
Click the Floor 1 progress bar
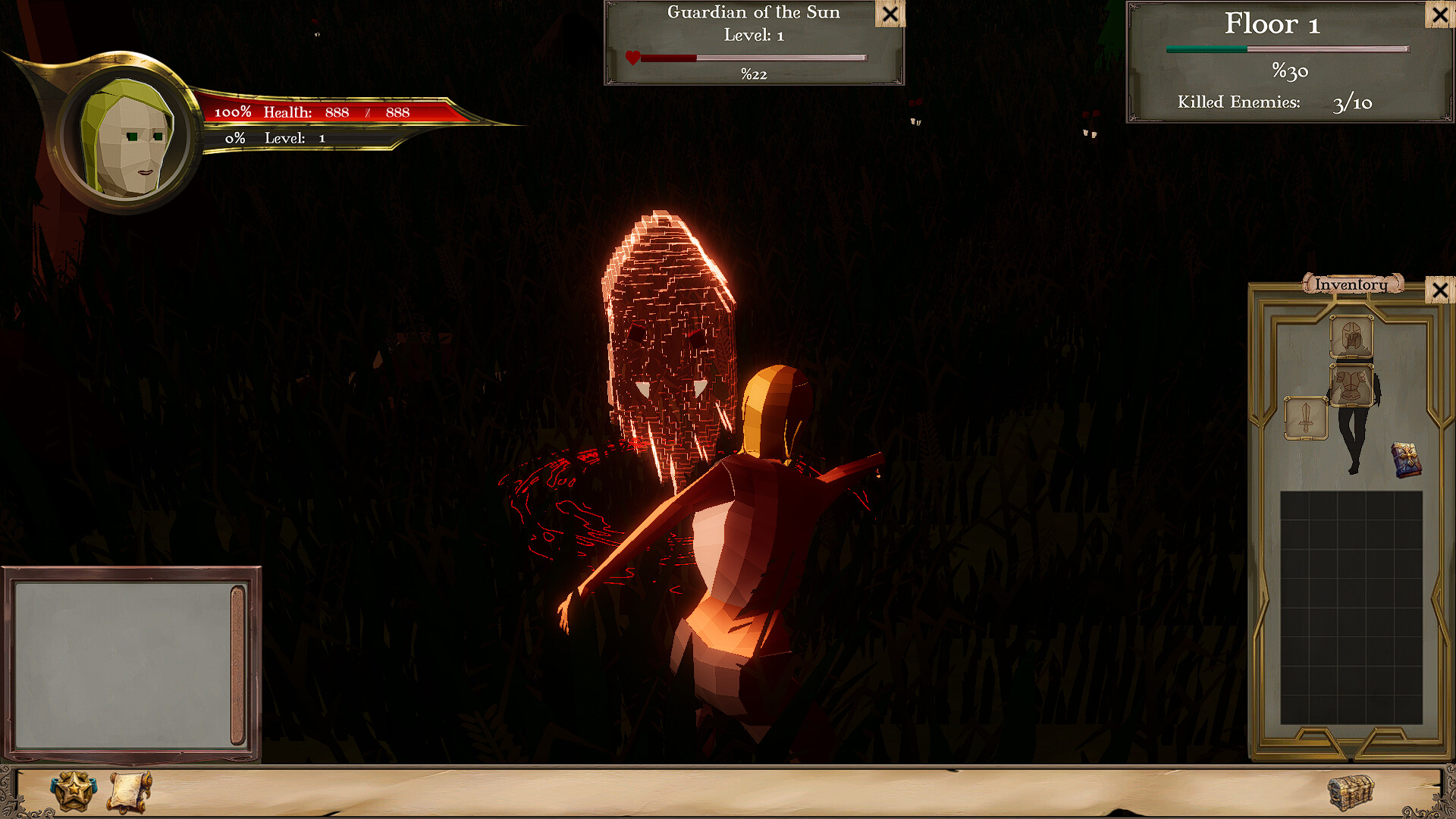tap(1287, 48)
